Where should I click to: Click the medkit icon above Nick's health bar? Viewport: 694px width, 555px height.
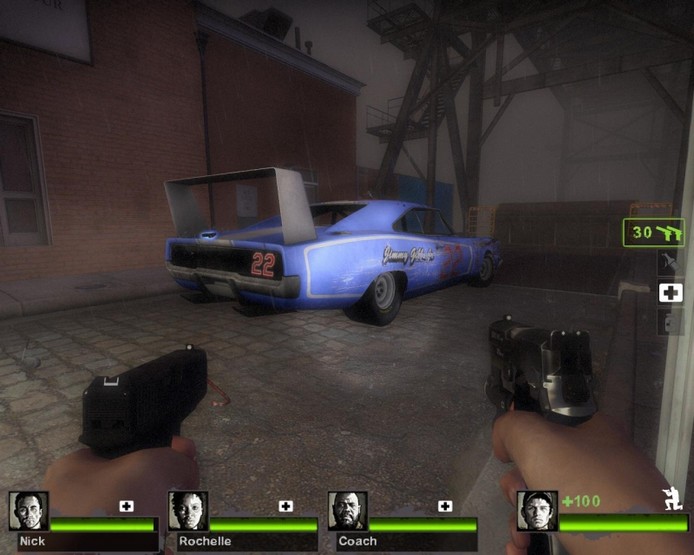click(126, 506)
